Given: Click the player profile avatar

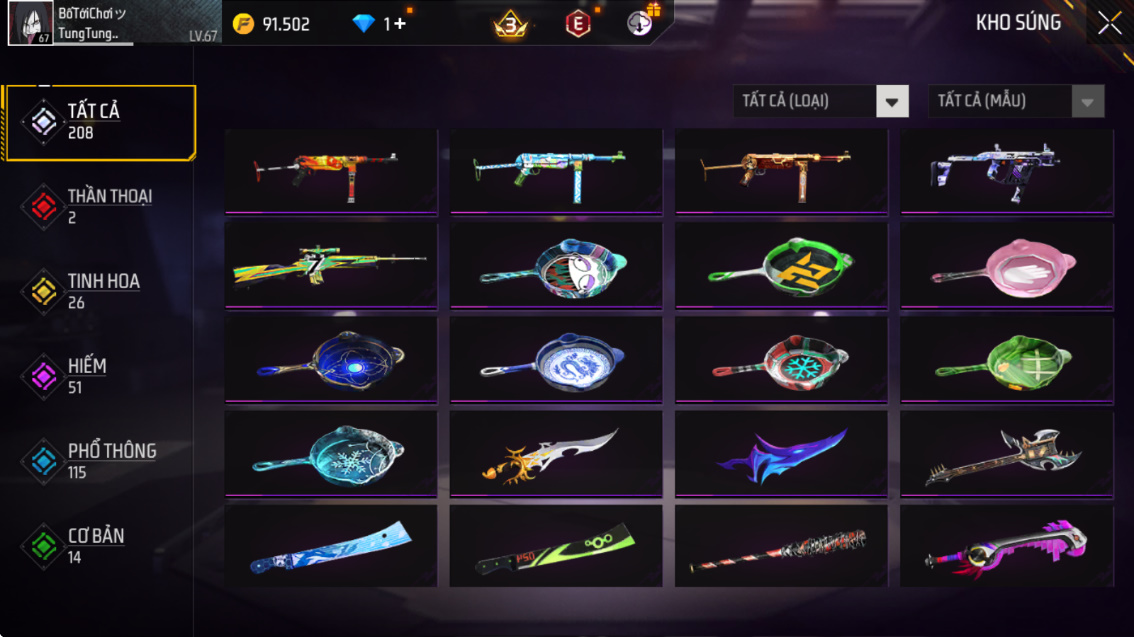Looking at the screenshot, I should coord(30,23).
